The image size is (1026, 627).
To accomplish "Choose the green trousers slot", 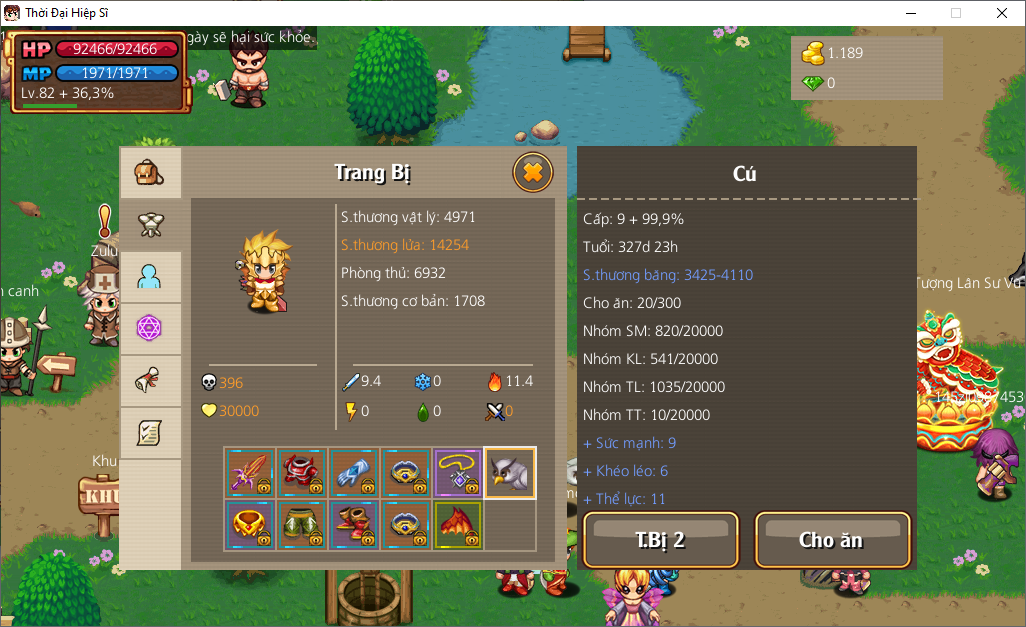I will (x=302, y=525).
